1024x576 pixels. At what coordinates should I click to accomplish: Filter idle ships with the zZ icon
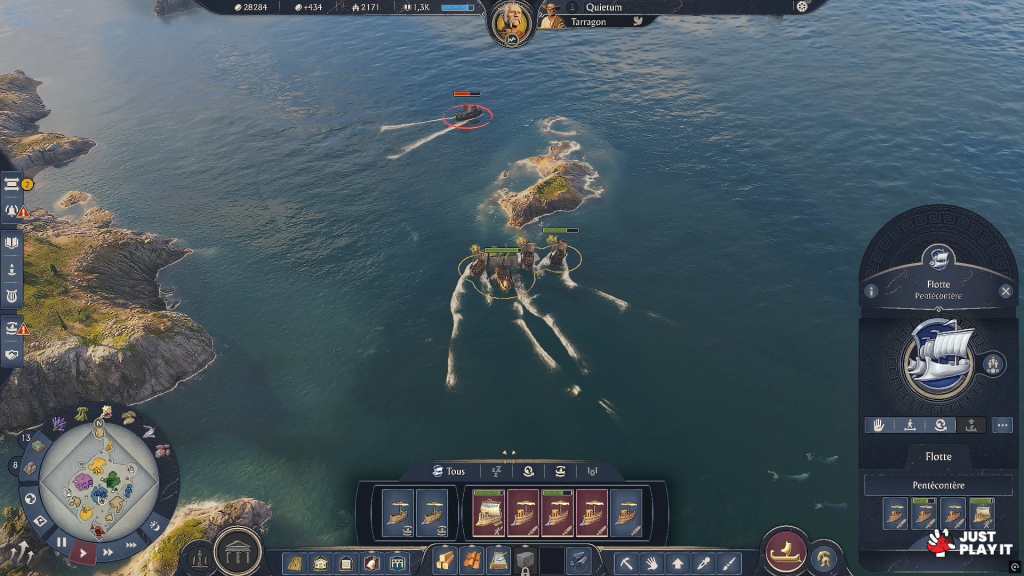pyautogui.click(x=496, y=471)
